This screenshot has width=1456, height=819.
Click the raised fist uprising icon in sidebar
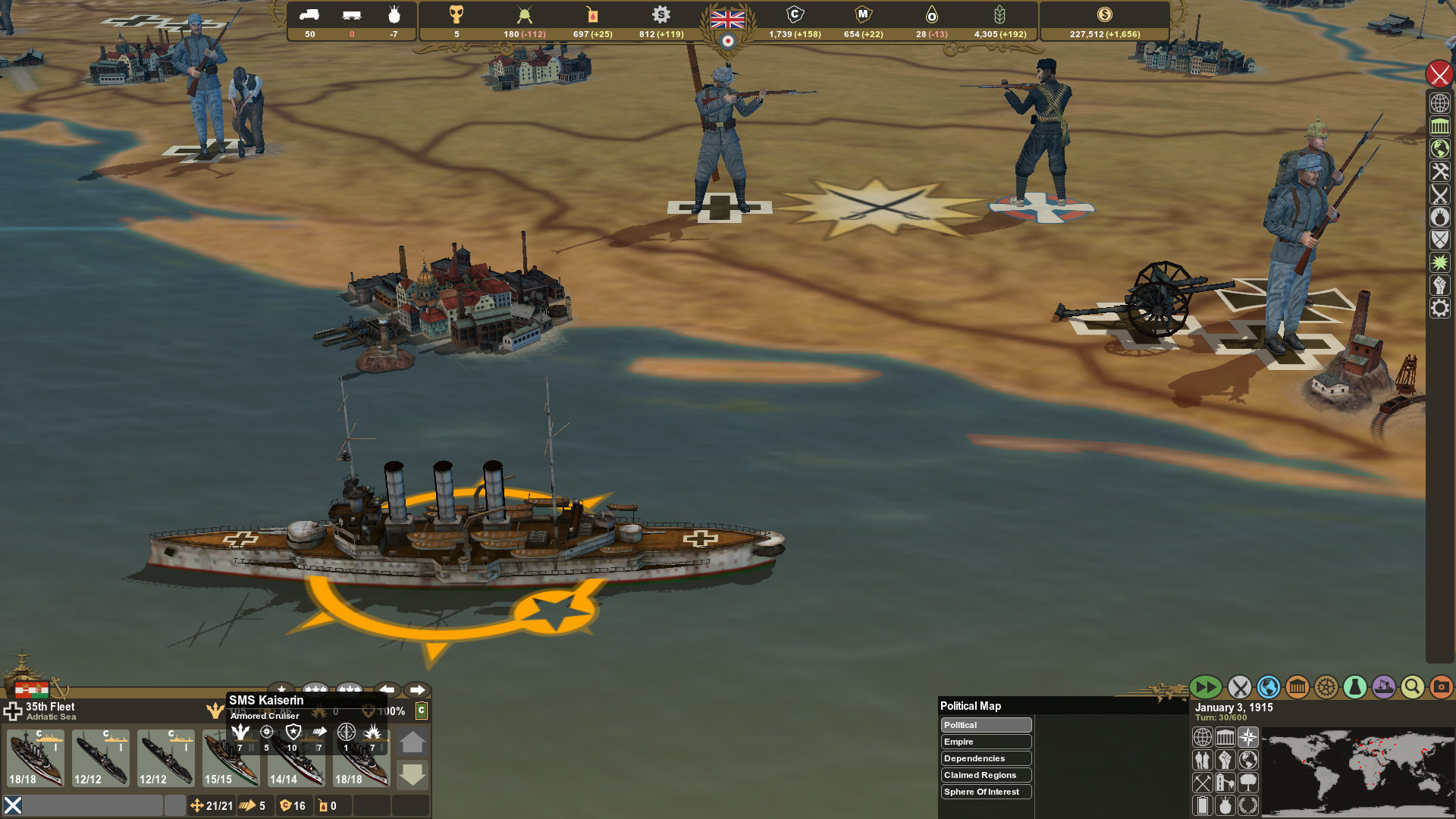coord(1440,285)
